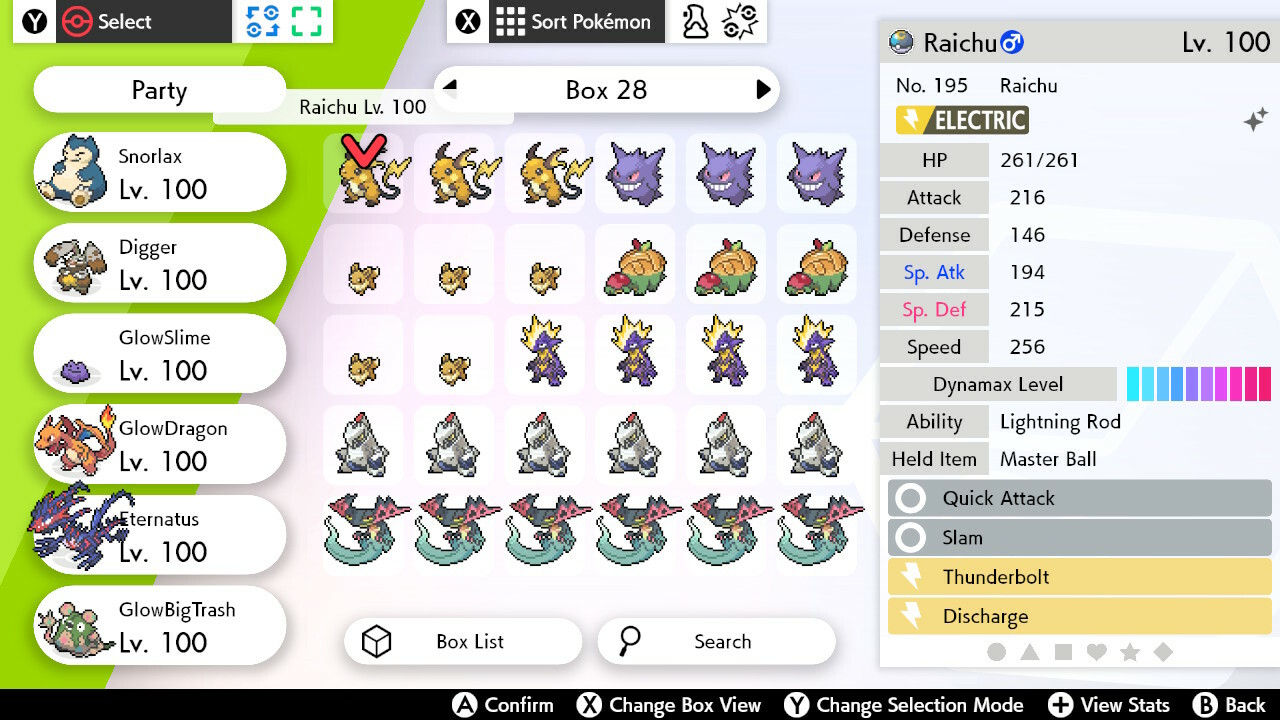Click the Select mode button
This screenshot has width=1280, height=720.
click(124, 22)
